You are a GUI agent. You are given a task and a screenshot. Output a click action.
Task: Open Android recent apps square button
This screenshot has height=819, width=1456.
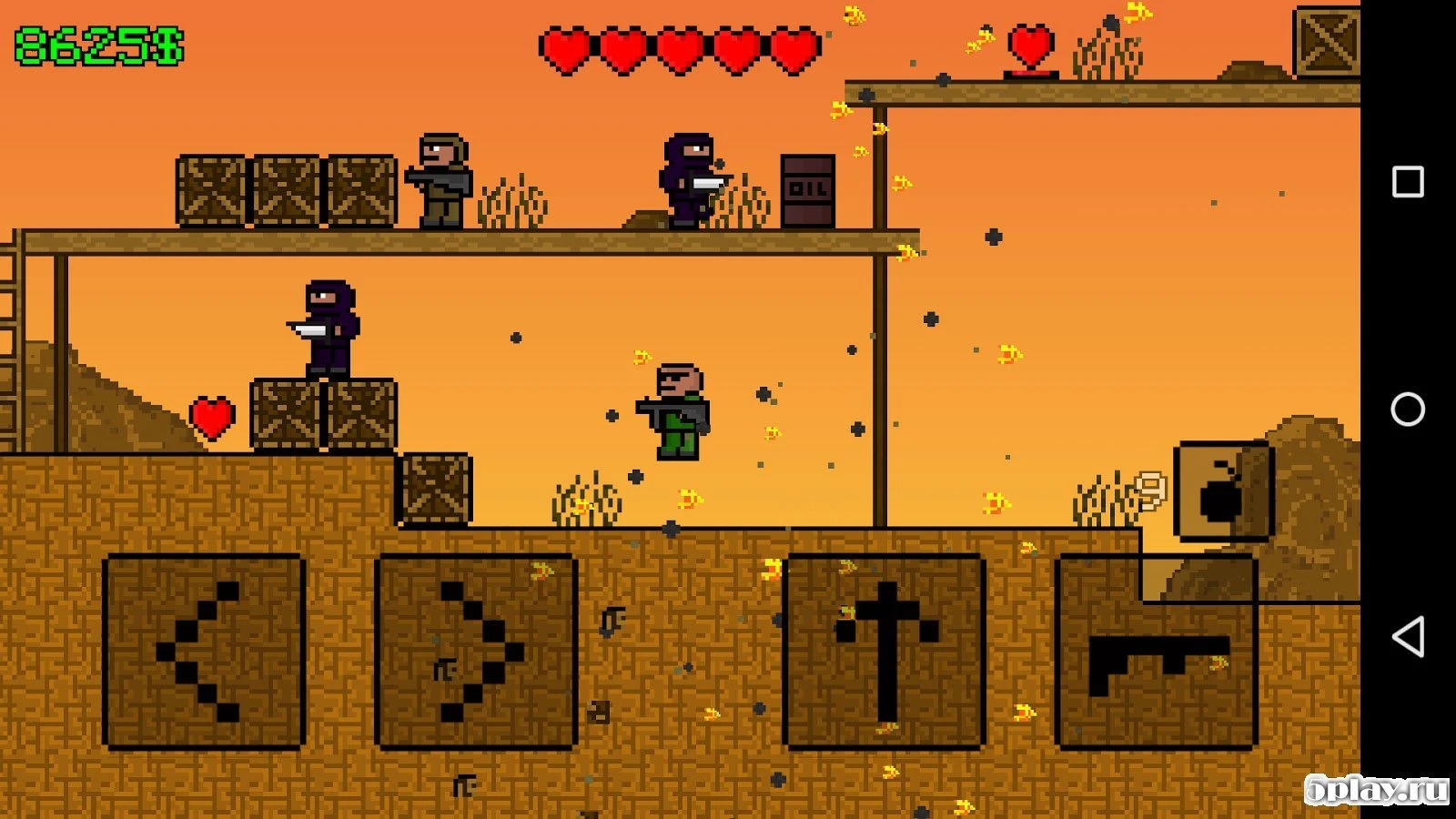click(x=1408, y=182)
